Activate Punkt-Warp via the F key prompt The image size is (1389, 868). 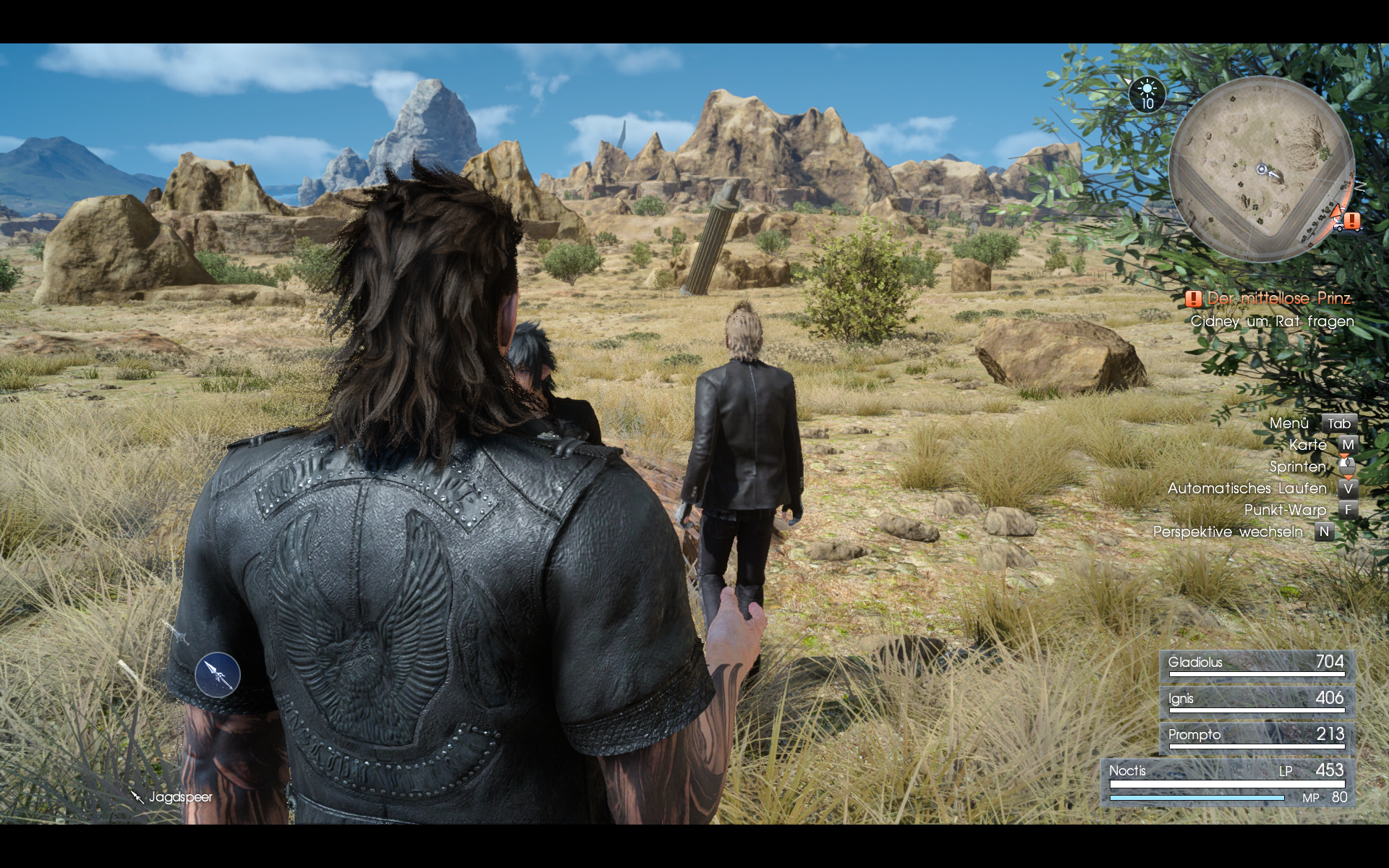(x=1348, y=510)
